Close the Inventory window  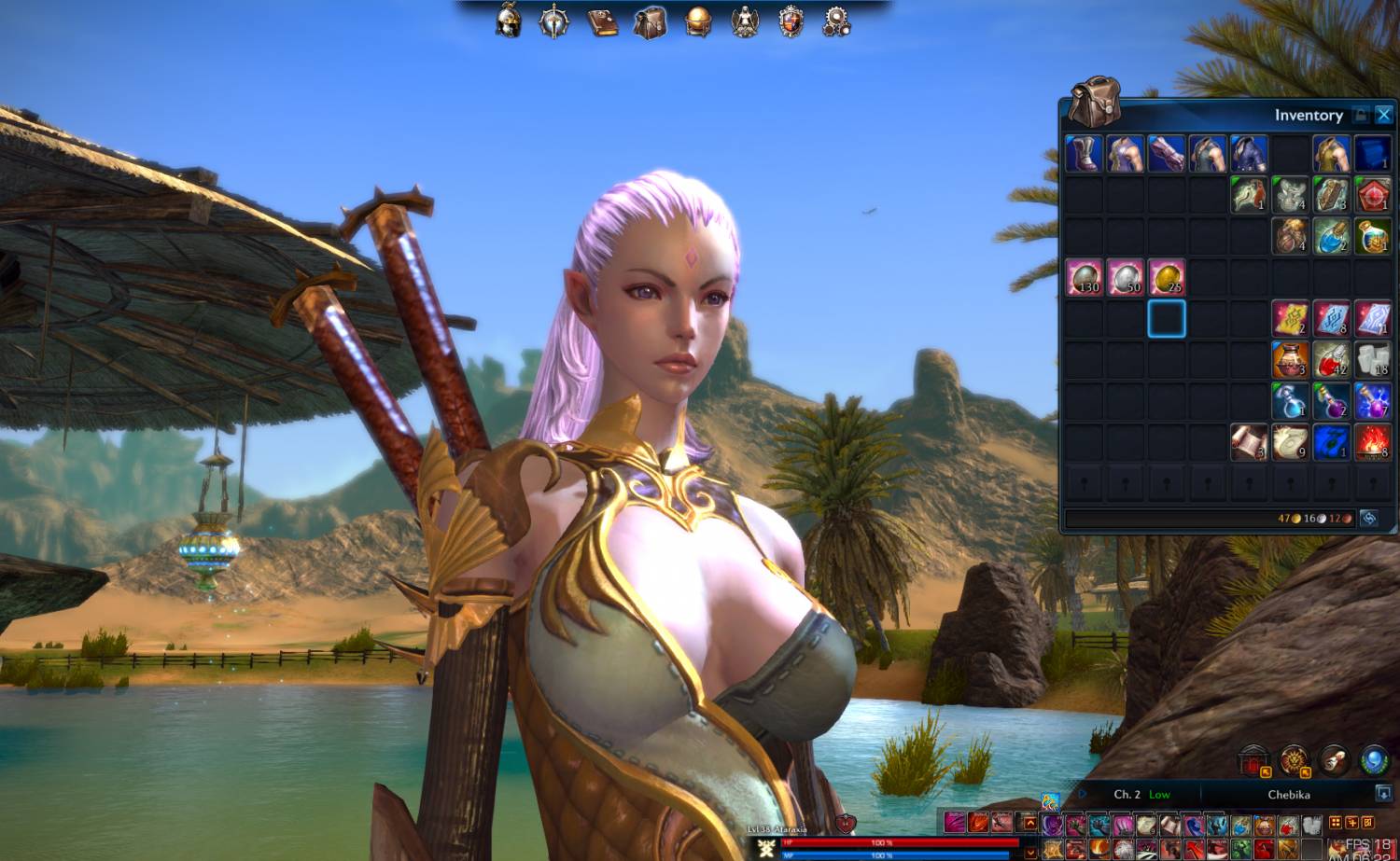pos(1383,115)
